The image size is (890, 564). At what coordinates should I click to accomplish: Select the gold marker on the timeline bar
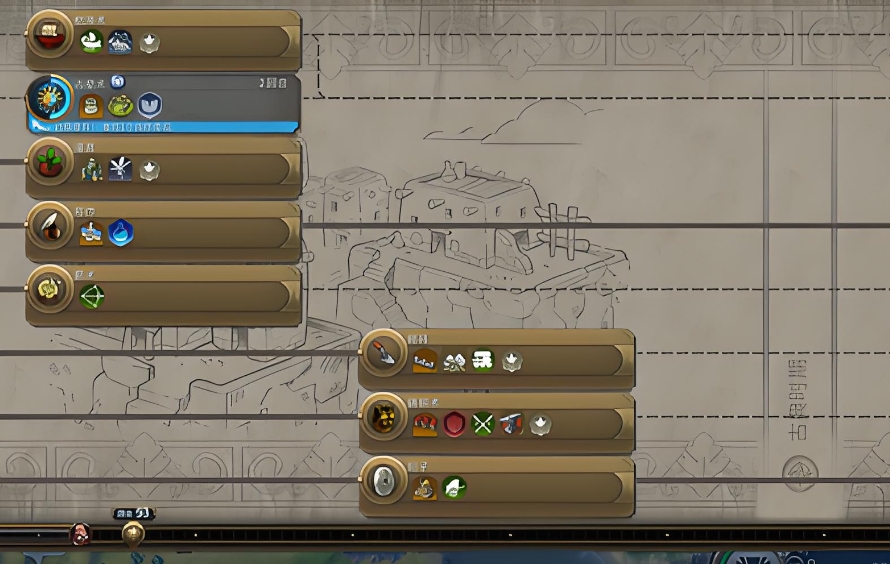click(x=133, y=534)
